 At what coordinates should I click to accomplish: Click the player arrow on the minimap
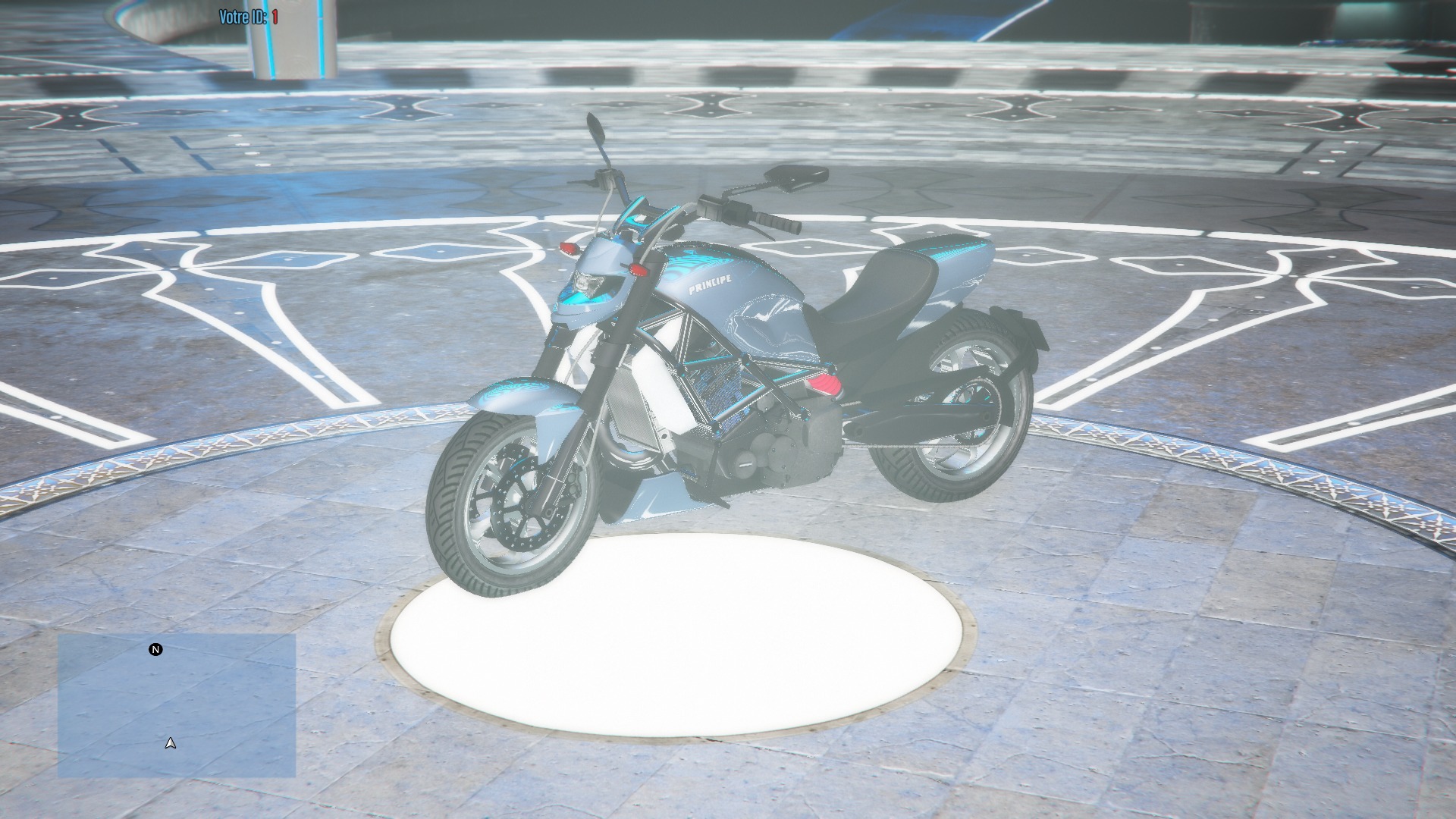[171, 743]
